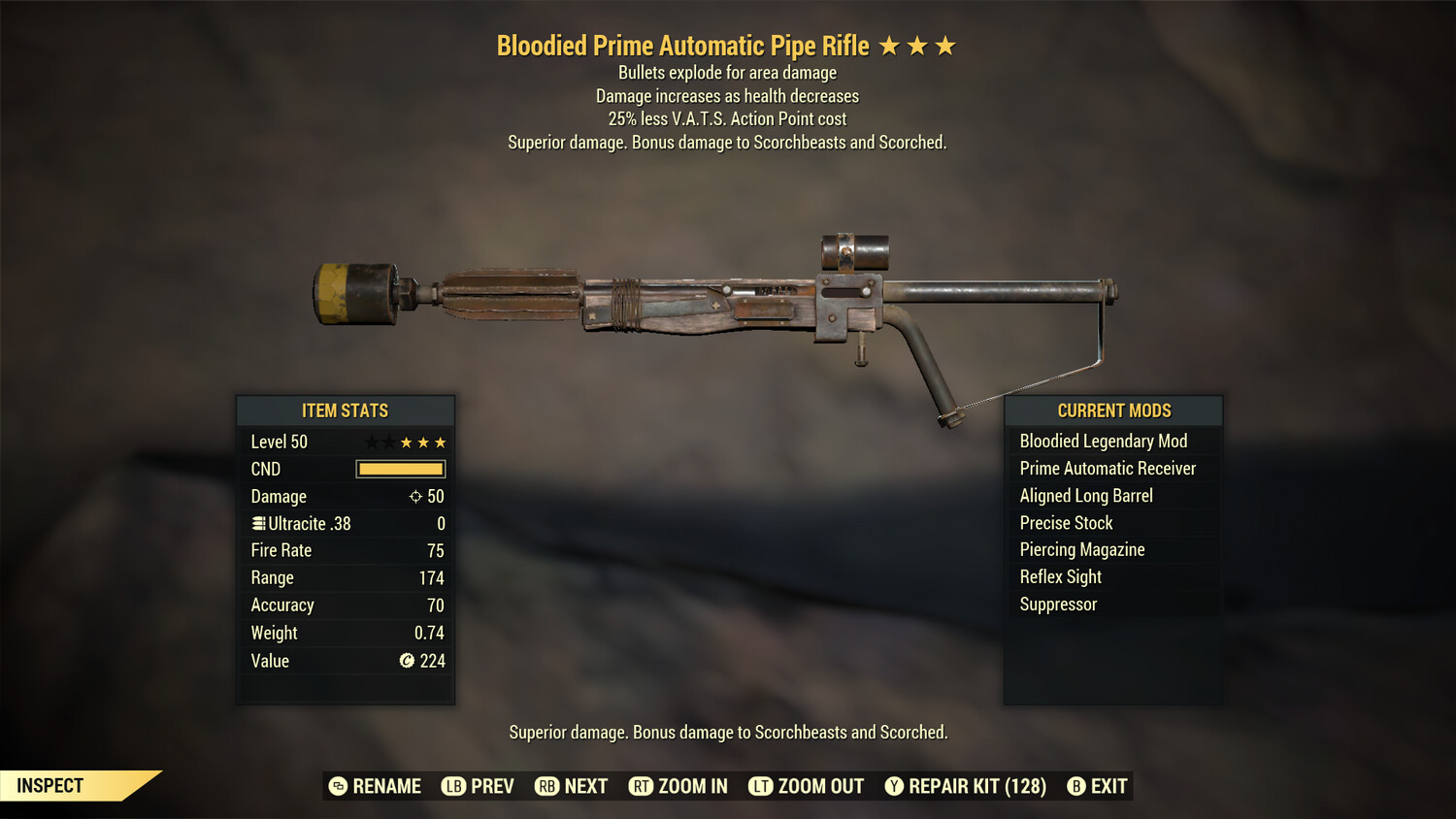Click the RB controller icon for NEXT
The height and width of the screenshot is (819, 1456).
[547, 786]
